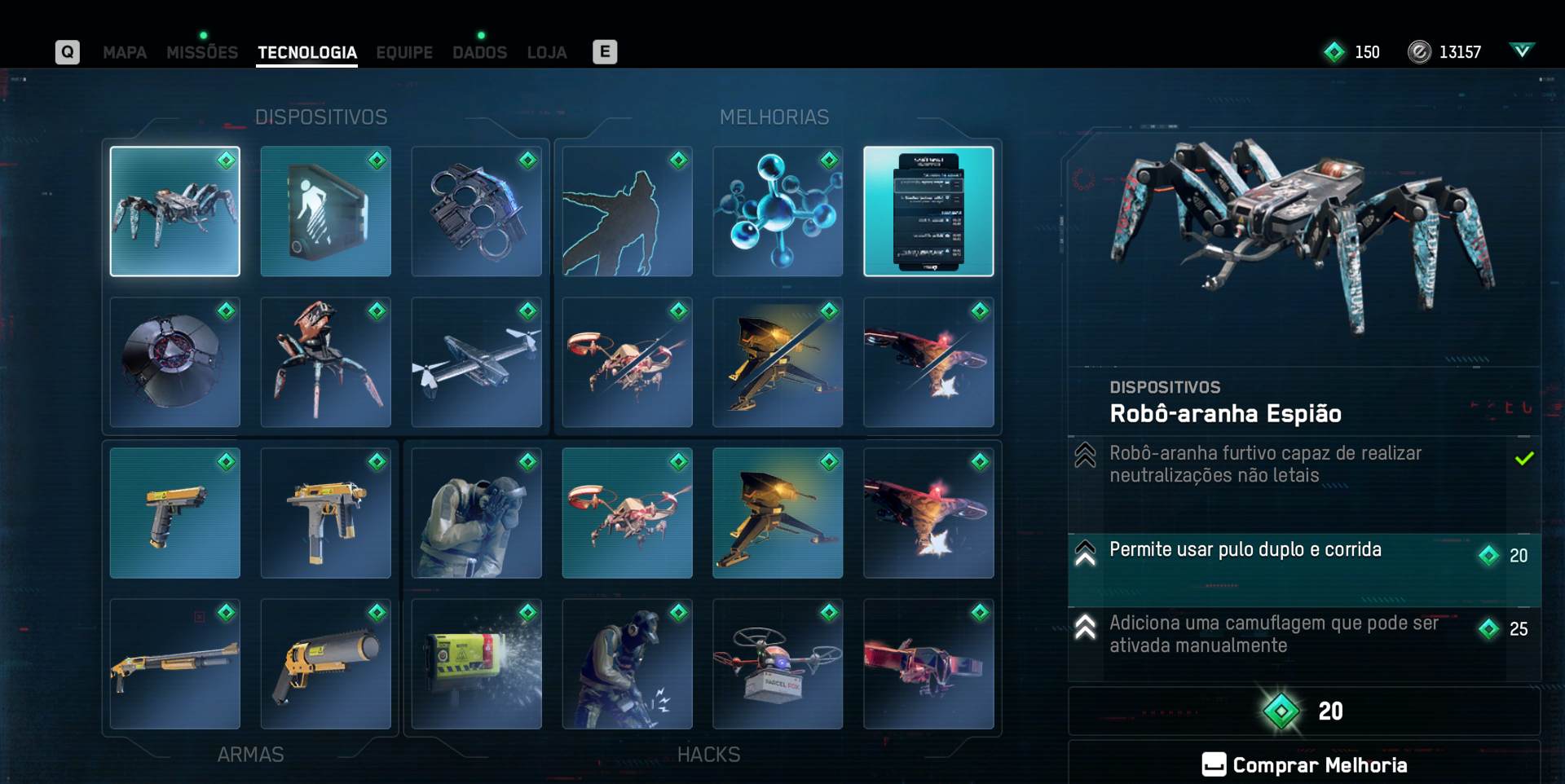Choose the brass knuckles gadget tile
Screen dimensions: 1565x784
[x=477, y=212]
